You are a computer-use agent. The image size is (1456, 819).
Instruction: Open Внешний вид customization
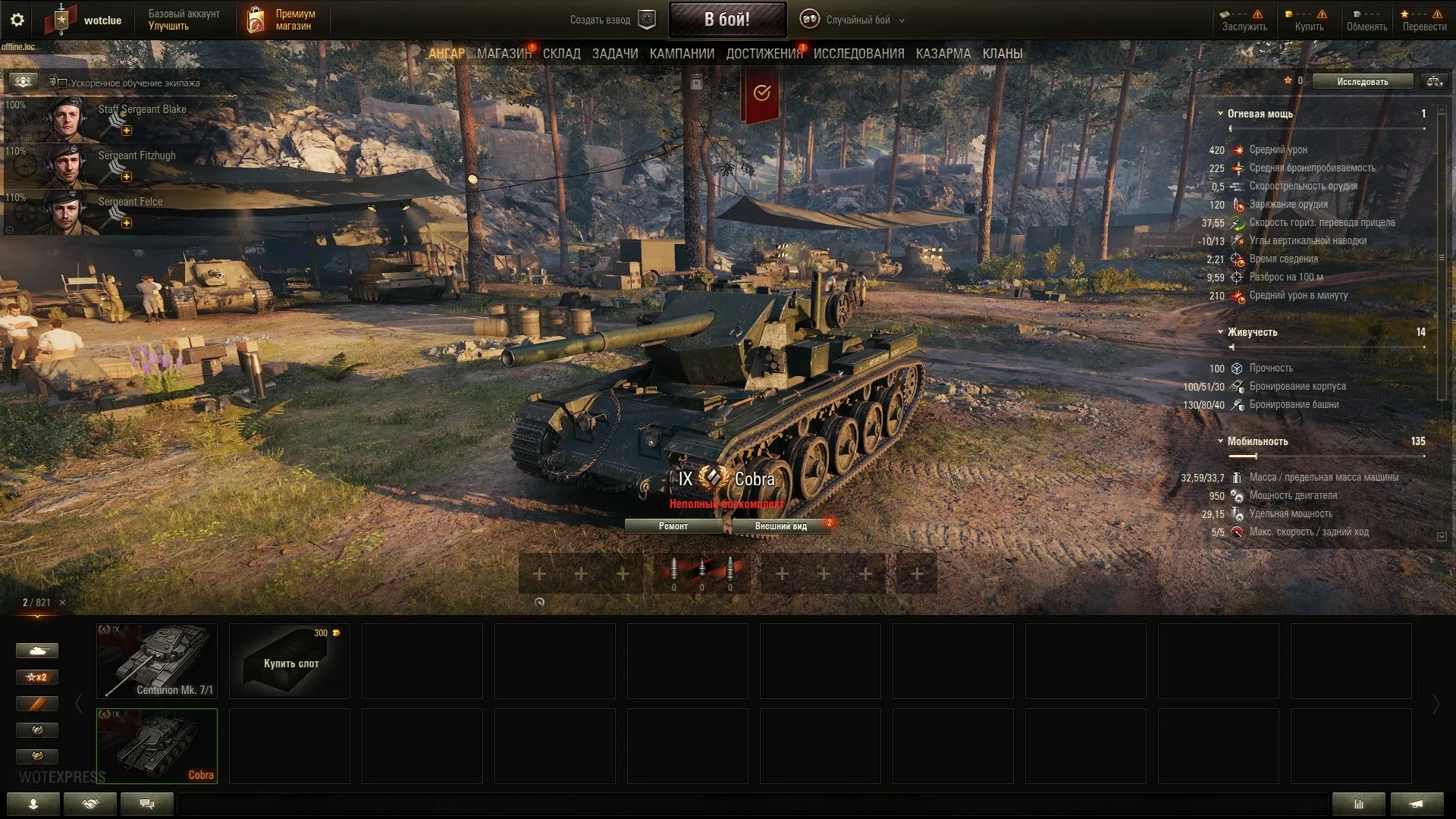[780, 526]
